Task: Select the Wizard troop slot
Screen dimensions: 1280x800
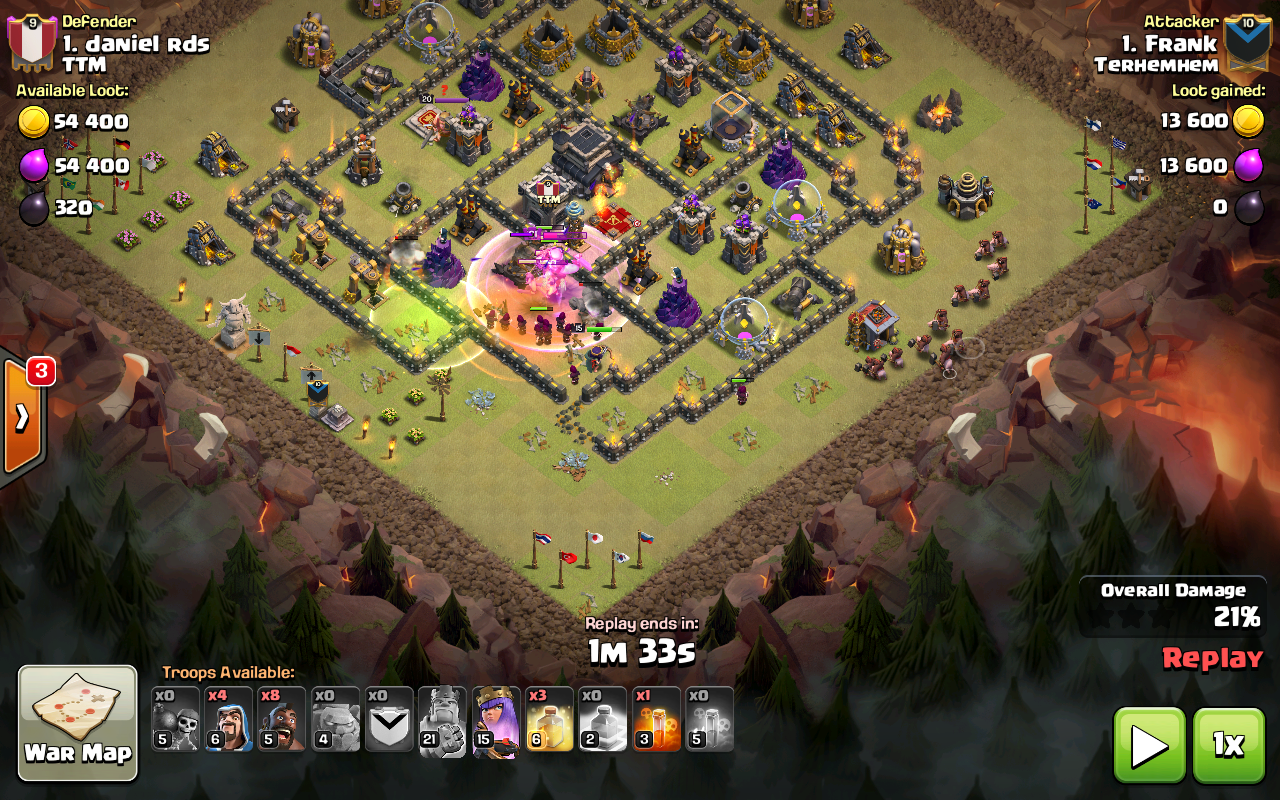Action: point(229,719)
